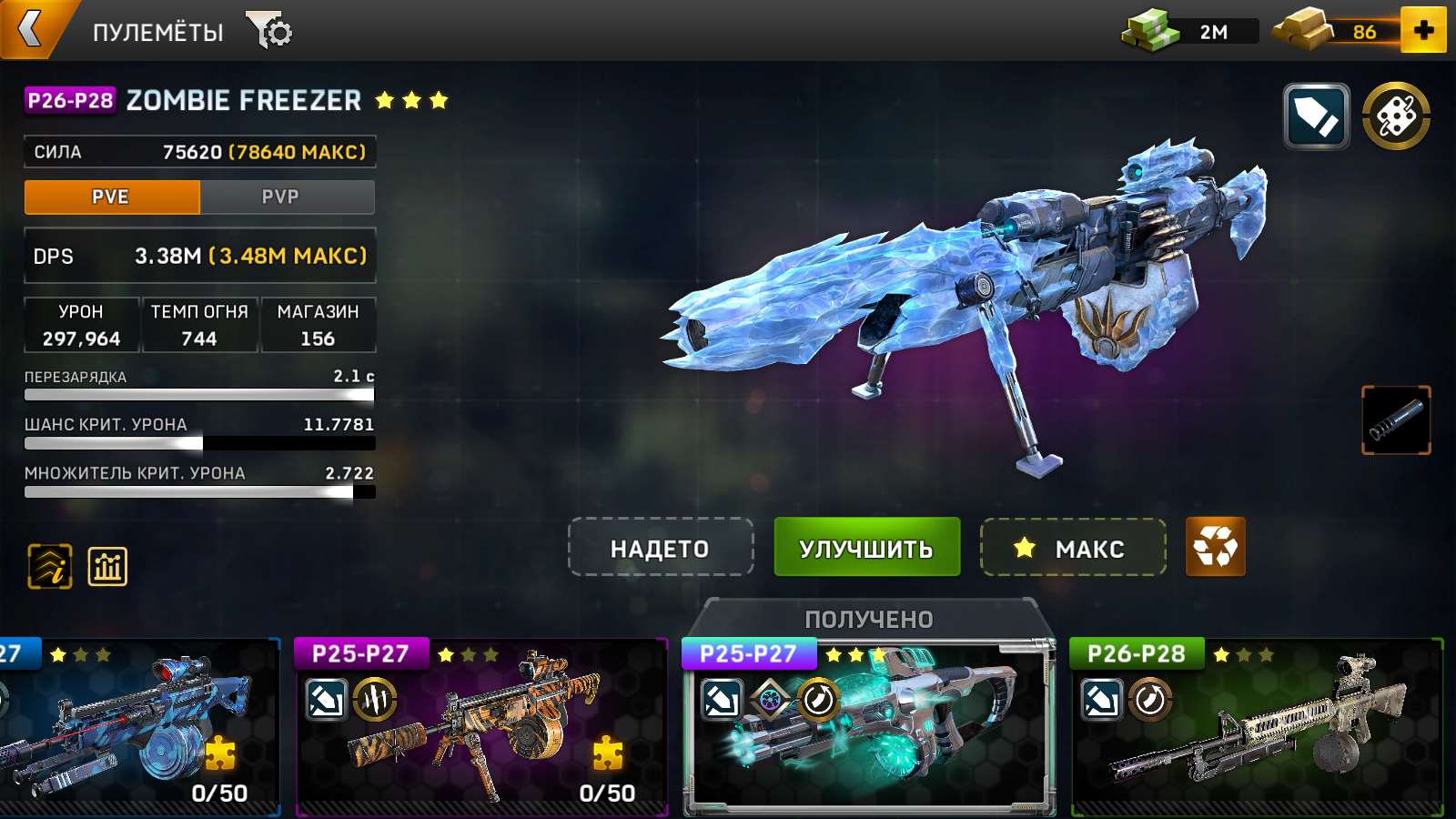
Task: Click the МАКС button with star
Action: pyautogui.click(x=1072, y=548)
